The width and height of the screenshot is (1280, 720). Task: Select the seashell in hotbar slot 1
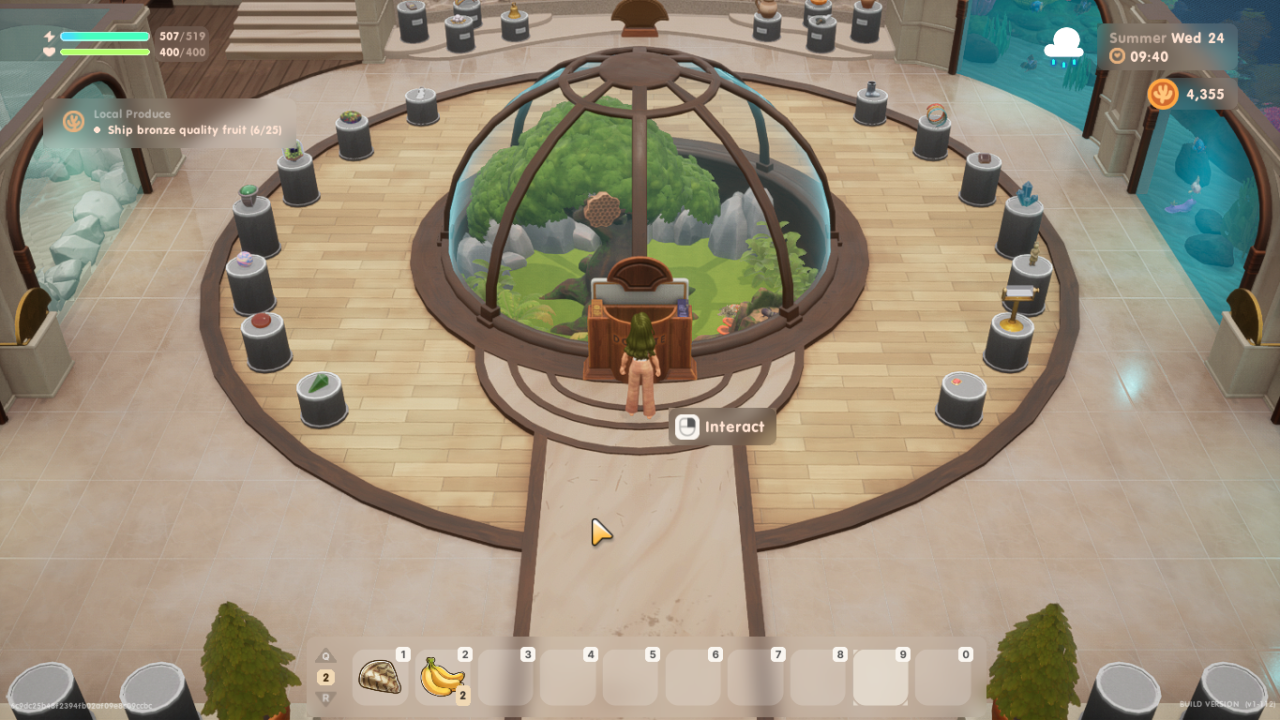pos(380,677)
